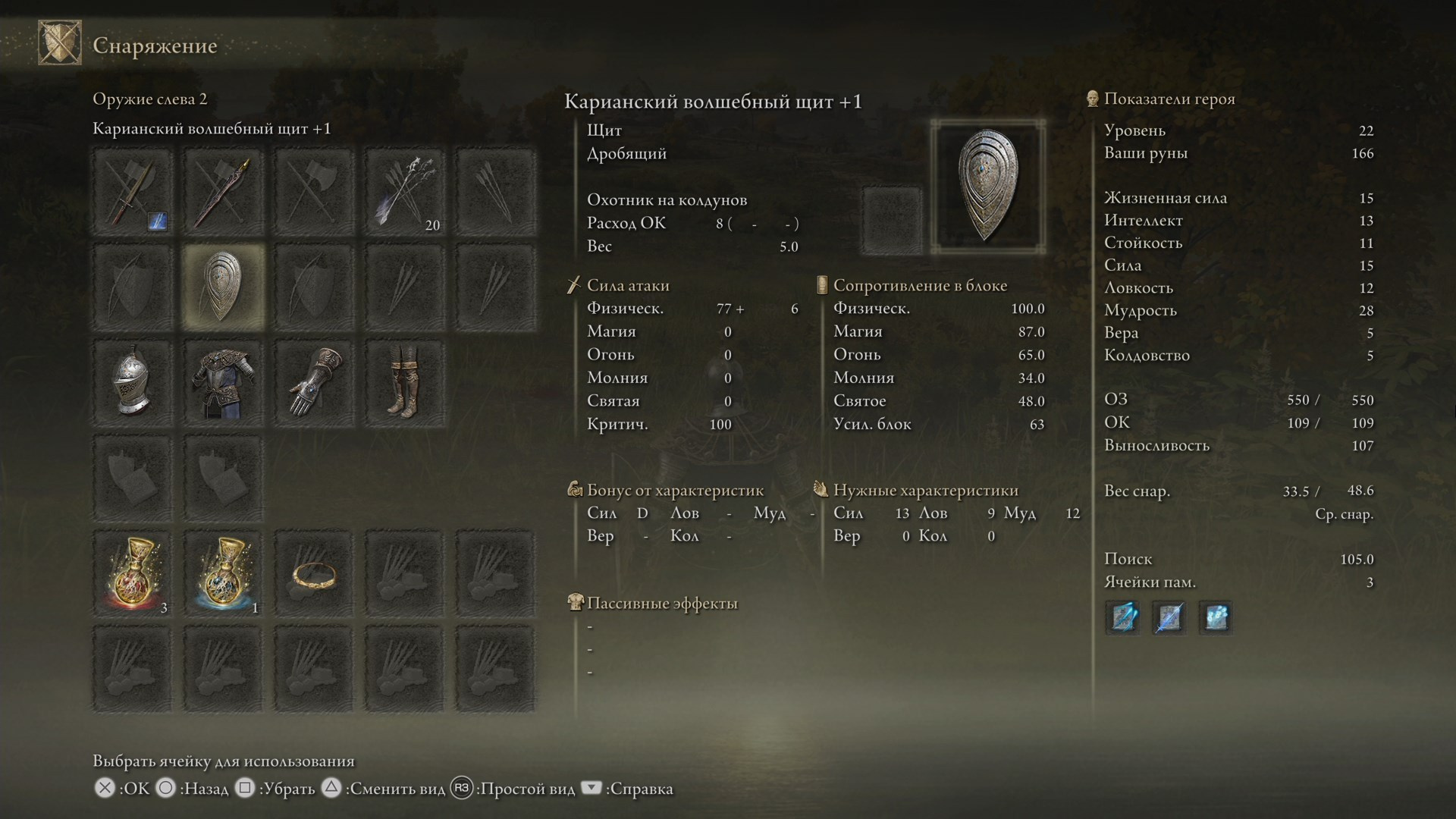Click the Снаряжение crossed-swords header icon

pos(60,43)
